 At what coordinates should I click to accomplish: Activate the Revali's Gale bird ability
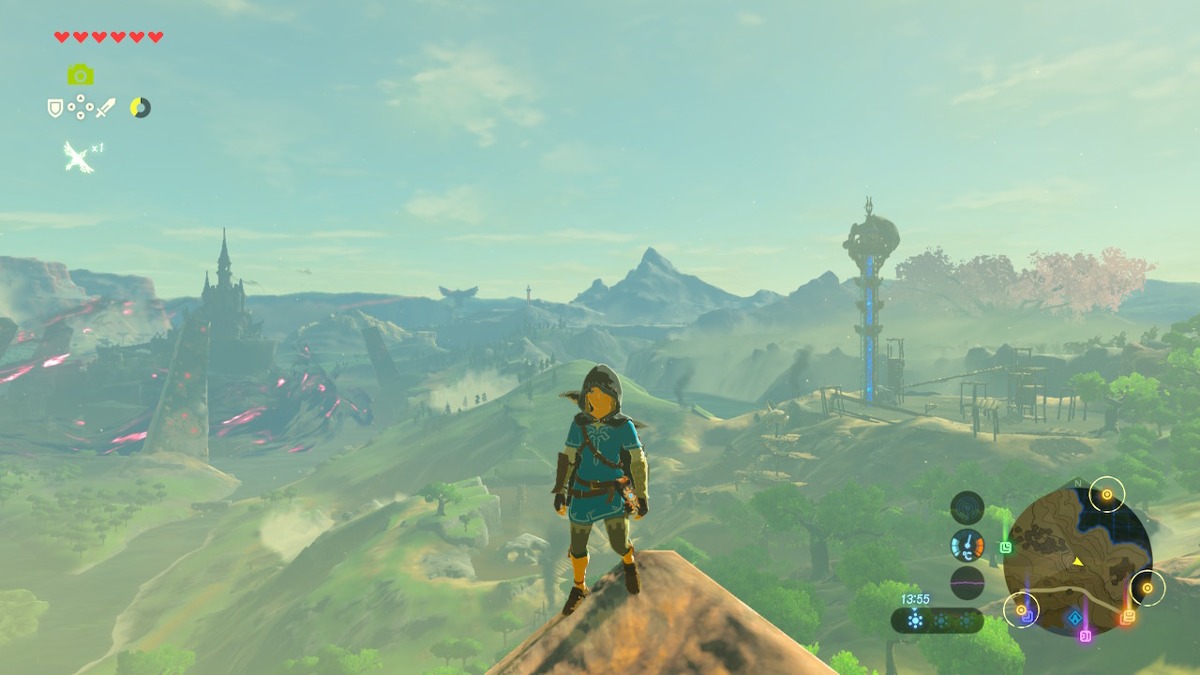point(78,157)
